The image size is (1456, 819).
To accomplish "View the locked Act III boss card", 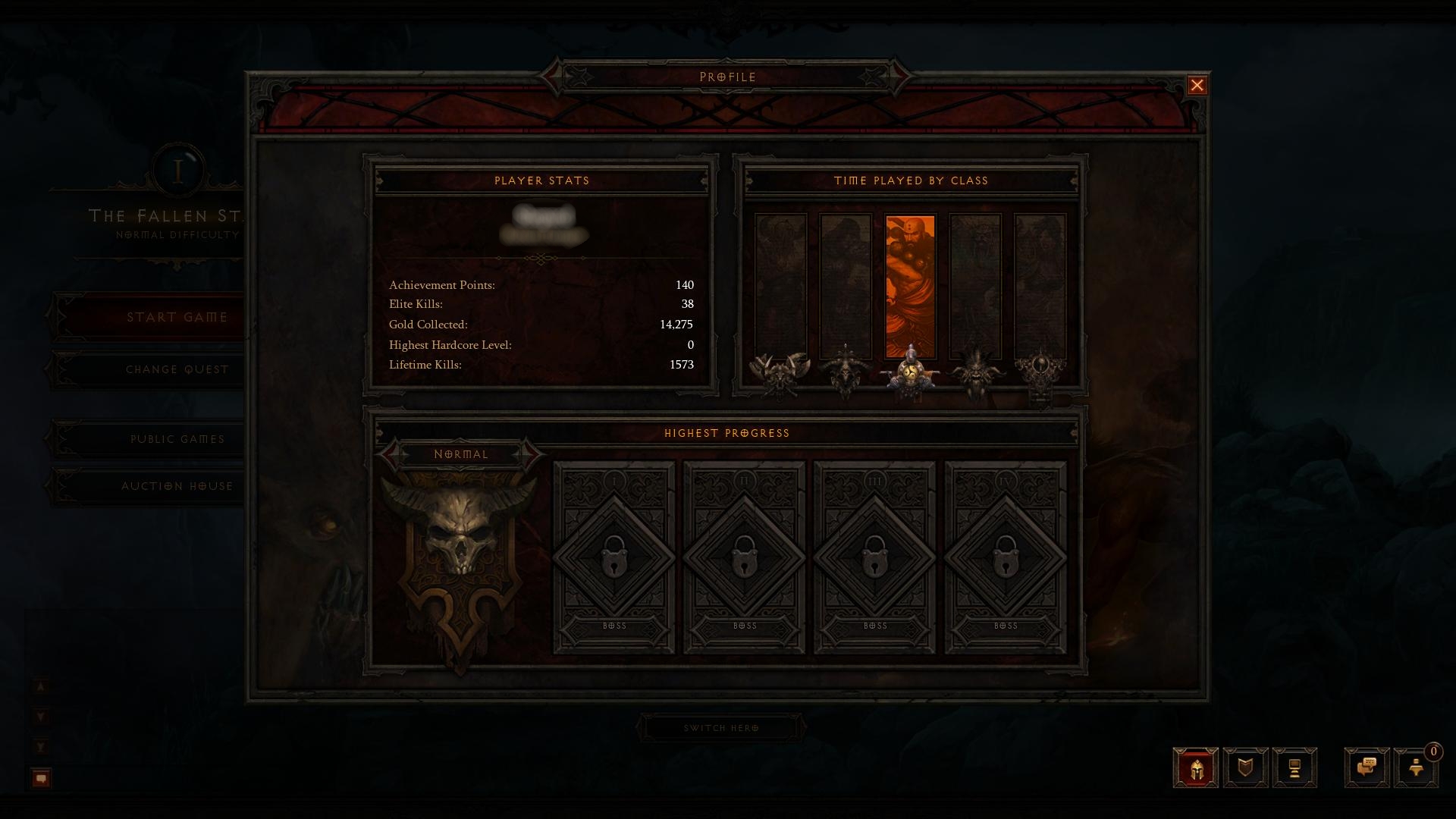I will [875, 558].
